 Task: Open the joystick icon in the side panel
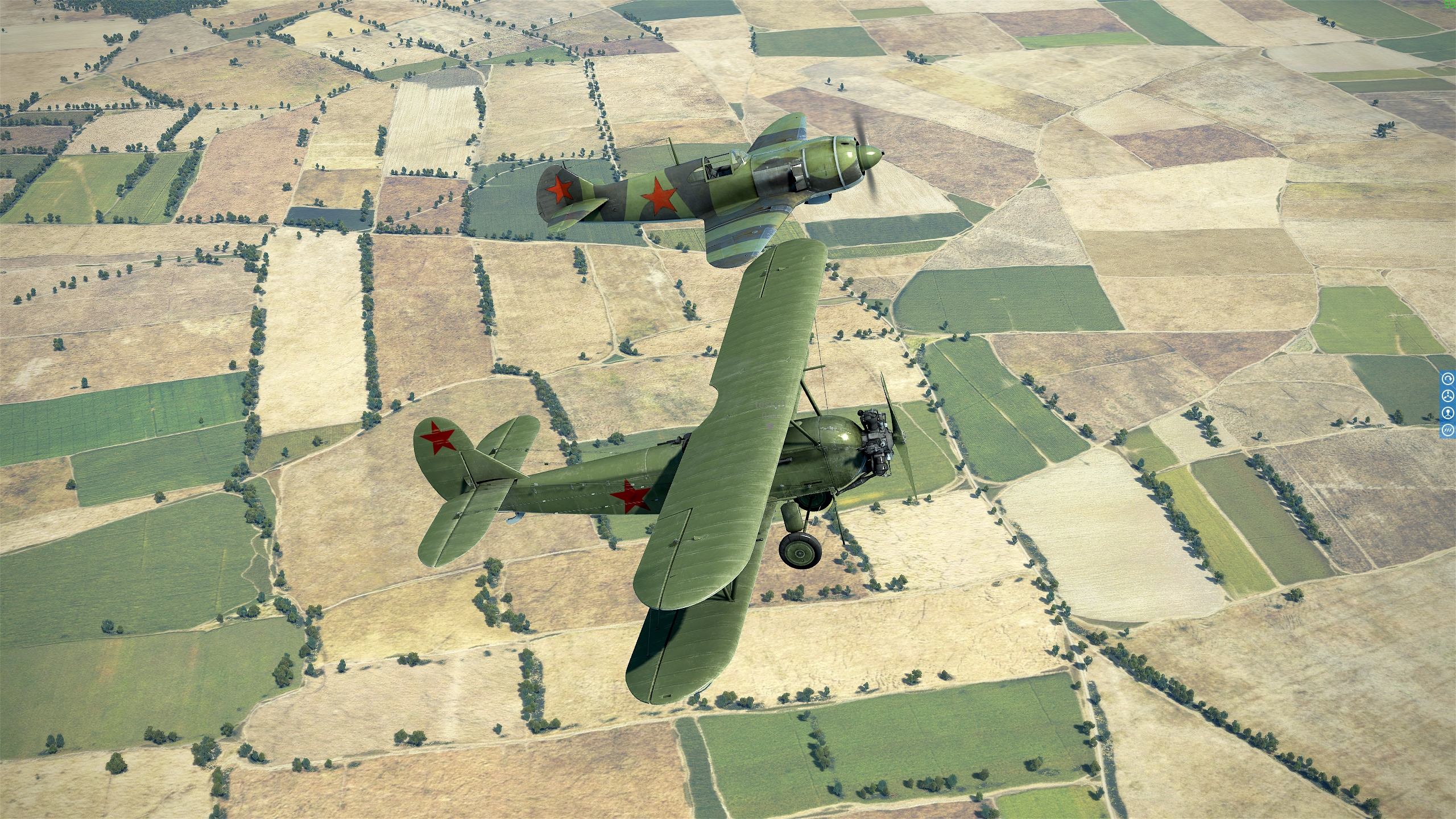1448,413
